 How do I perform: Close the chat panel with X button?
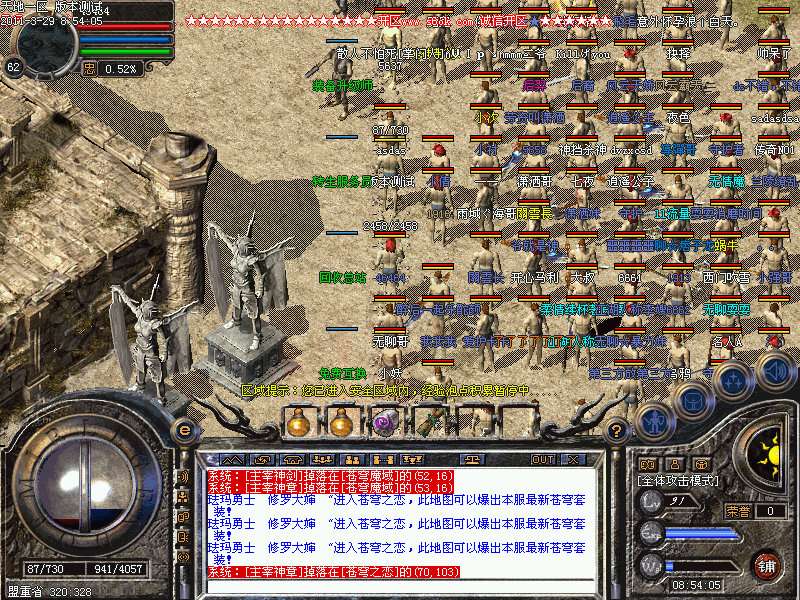tap(573, 459)
